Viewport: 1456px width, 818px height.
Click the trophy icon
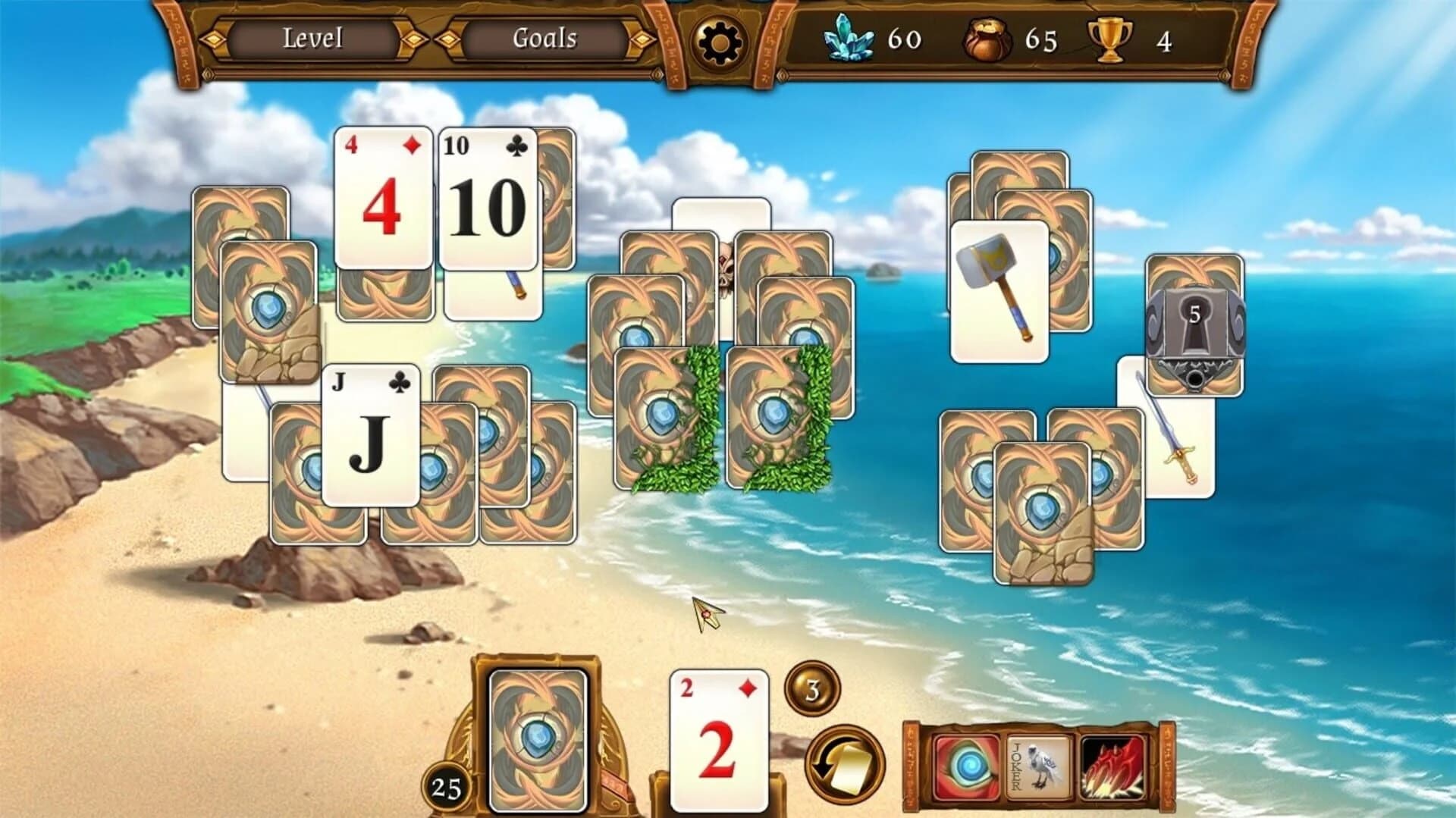(1111, 39)
